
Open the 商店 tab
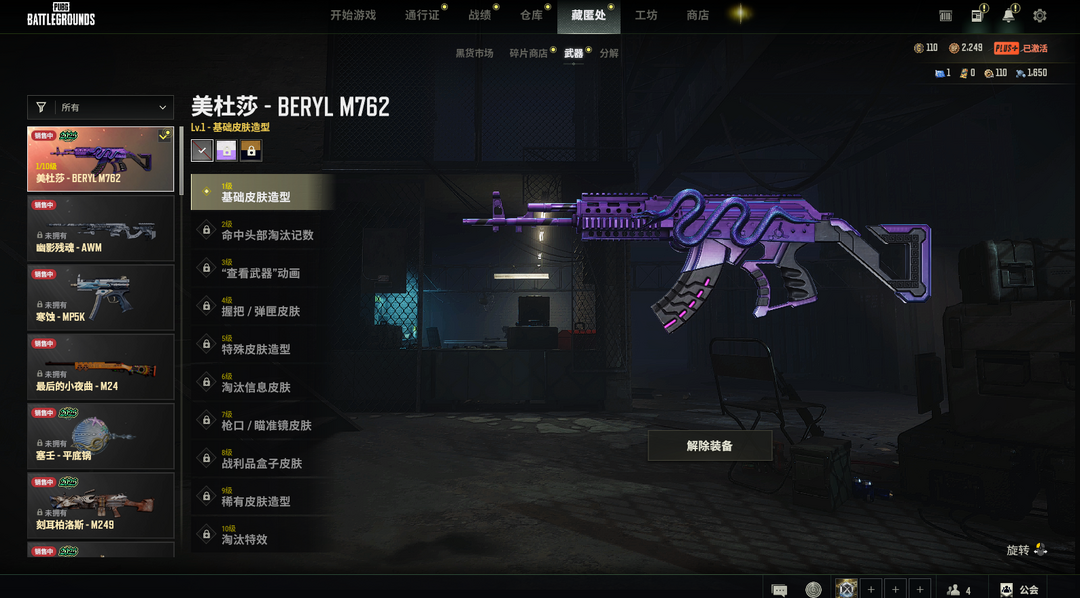(x=697, y=15)
